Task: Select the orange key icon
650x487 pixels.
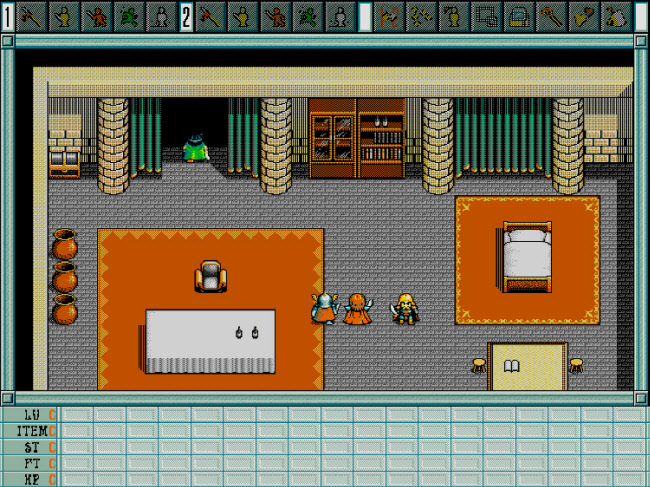Action: [551, 16]
